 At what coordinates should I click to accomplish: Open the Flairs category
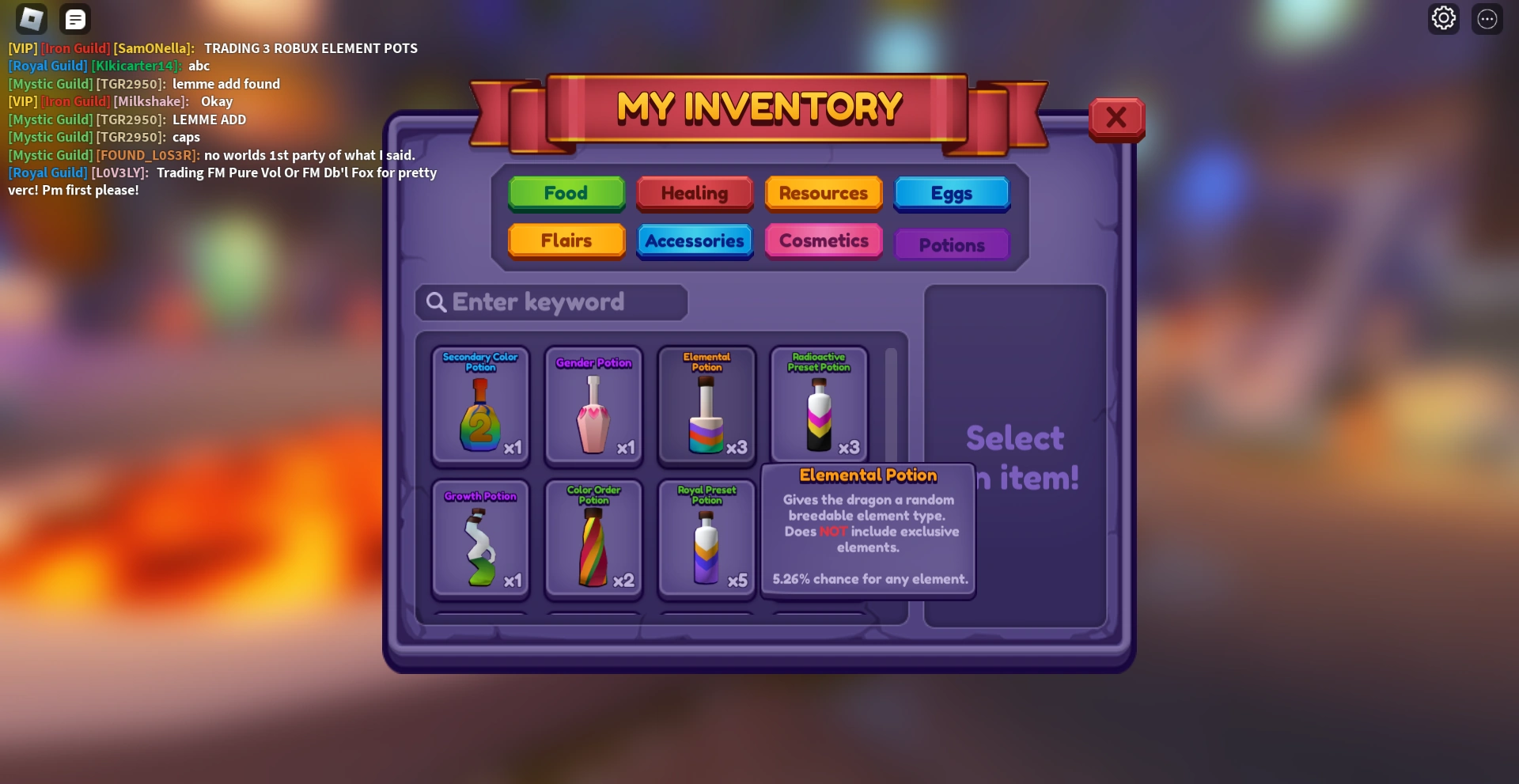[566, 241]
